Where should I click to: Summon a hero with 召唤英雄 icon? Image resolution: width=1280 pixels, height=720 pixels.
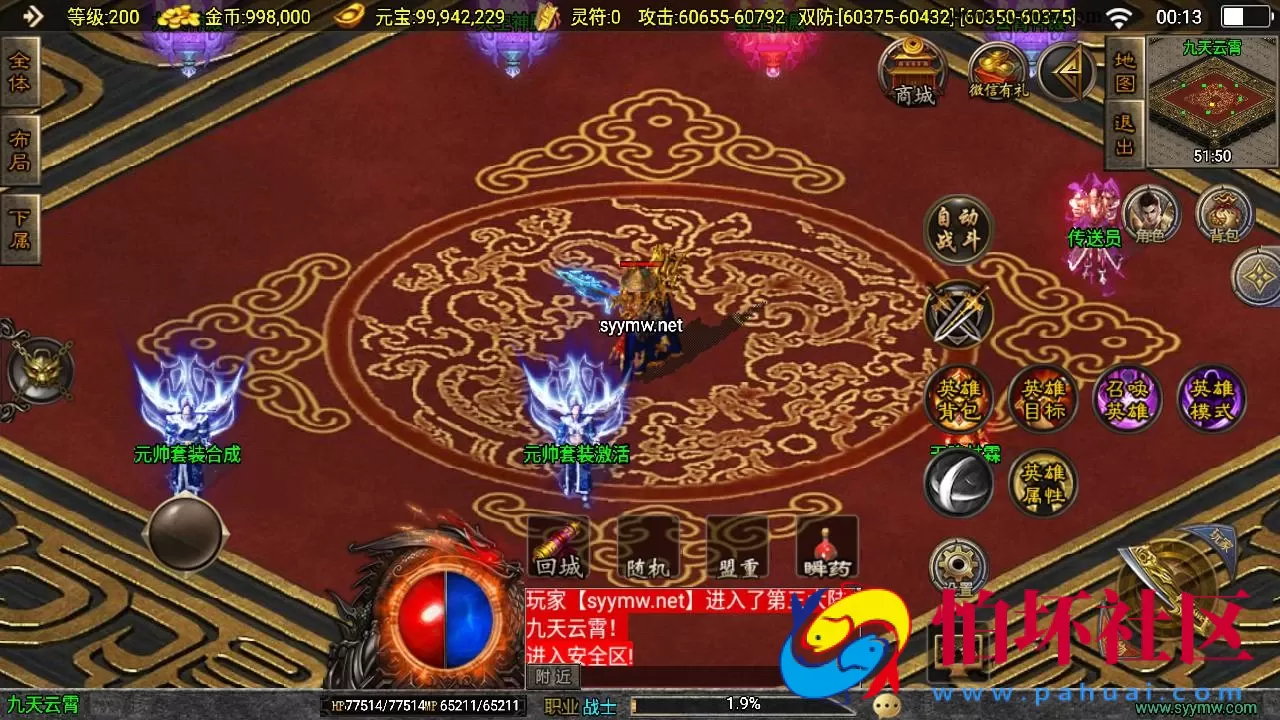coord(1126,398)
